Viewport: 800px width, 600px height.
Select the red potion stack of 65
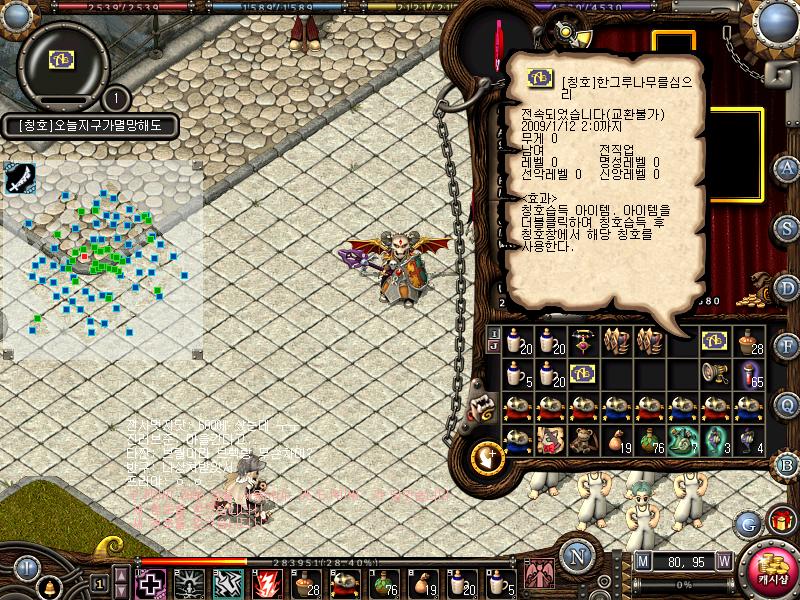coord(746,373)
